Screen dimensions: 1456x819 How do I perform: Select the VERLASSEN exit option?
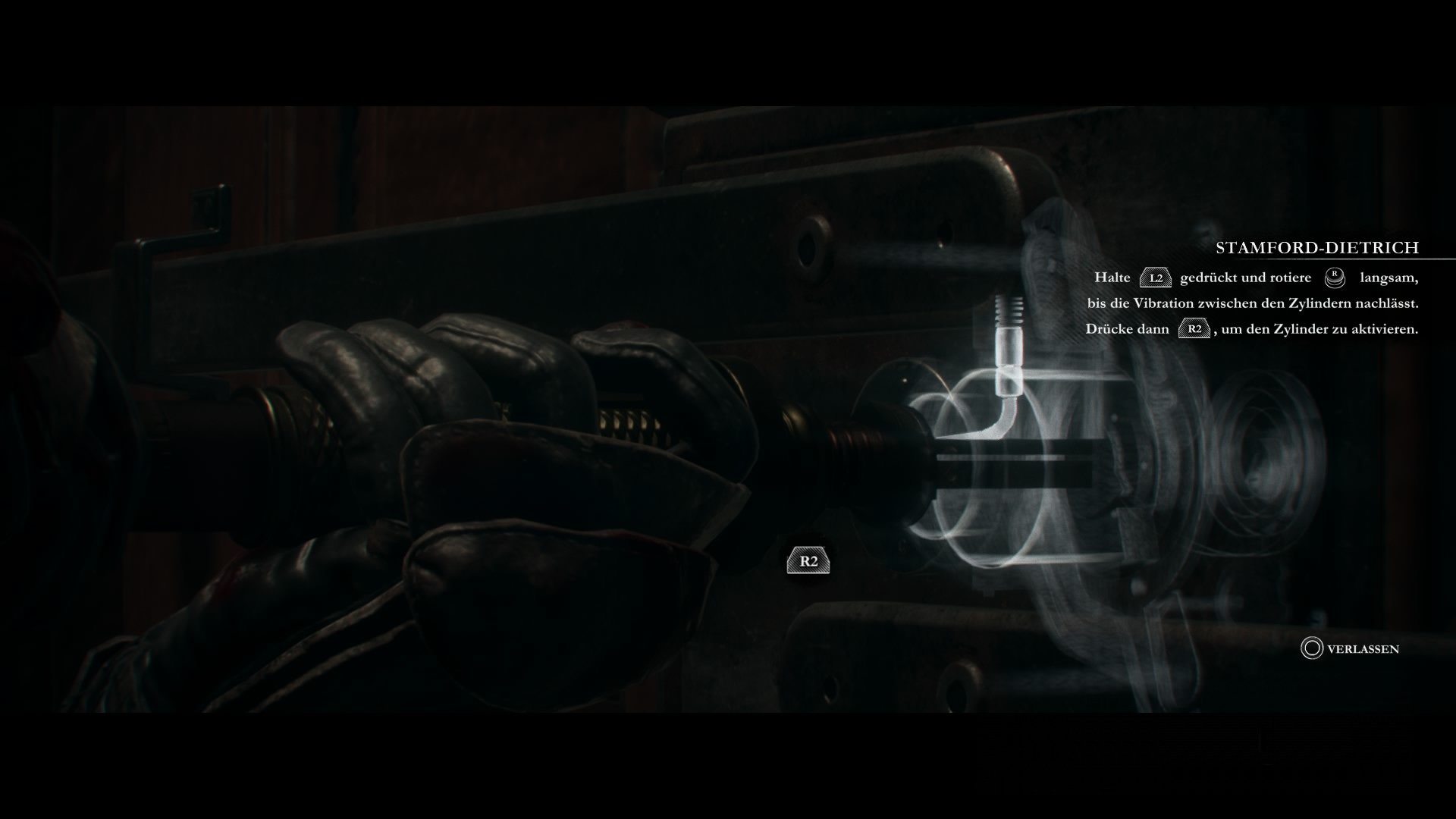[x=1365, y=649]
